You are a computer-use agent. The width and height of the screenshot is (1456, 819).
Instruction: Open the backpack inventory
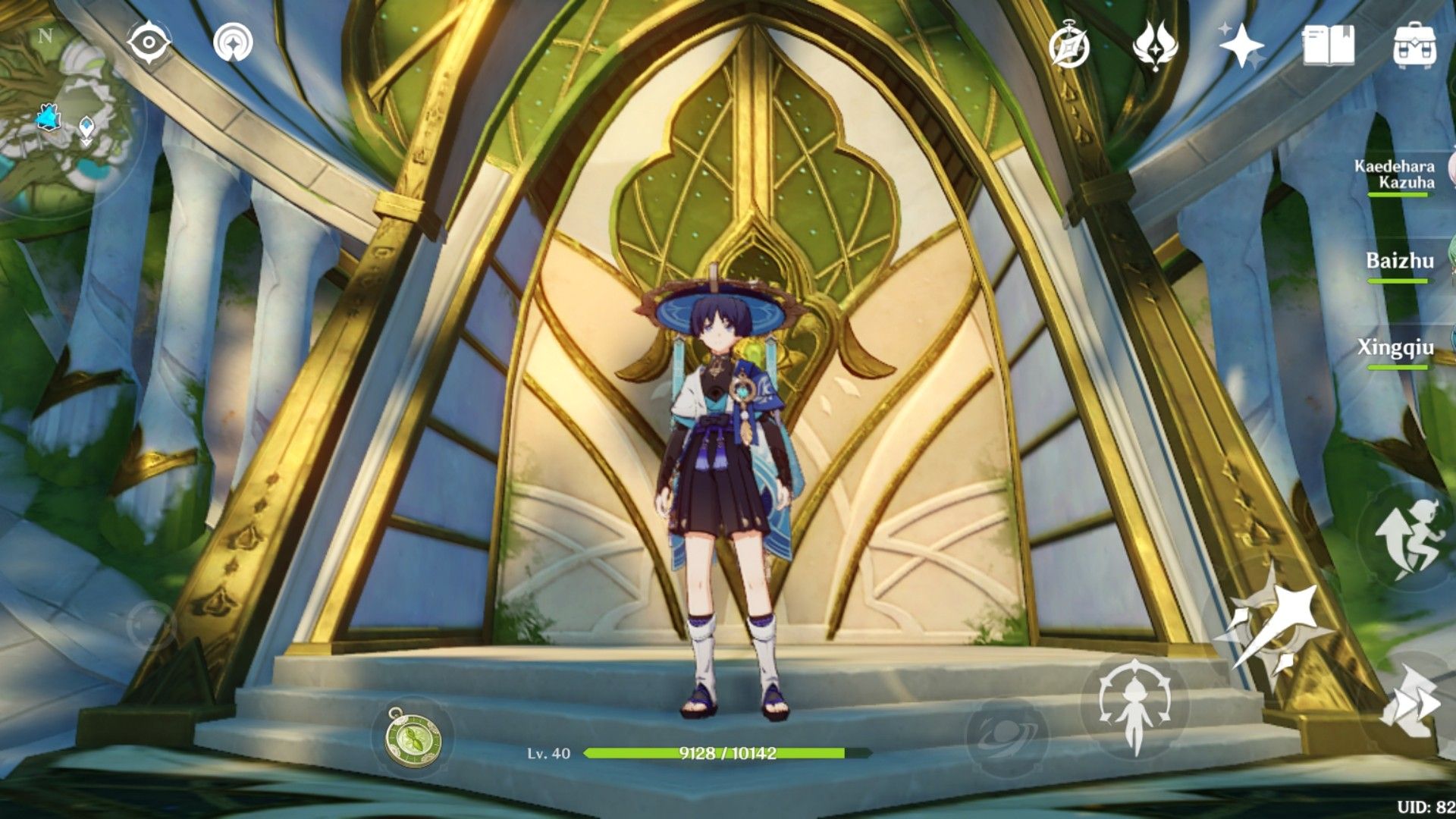click(1415, 45)
